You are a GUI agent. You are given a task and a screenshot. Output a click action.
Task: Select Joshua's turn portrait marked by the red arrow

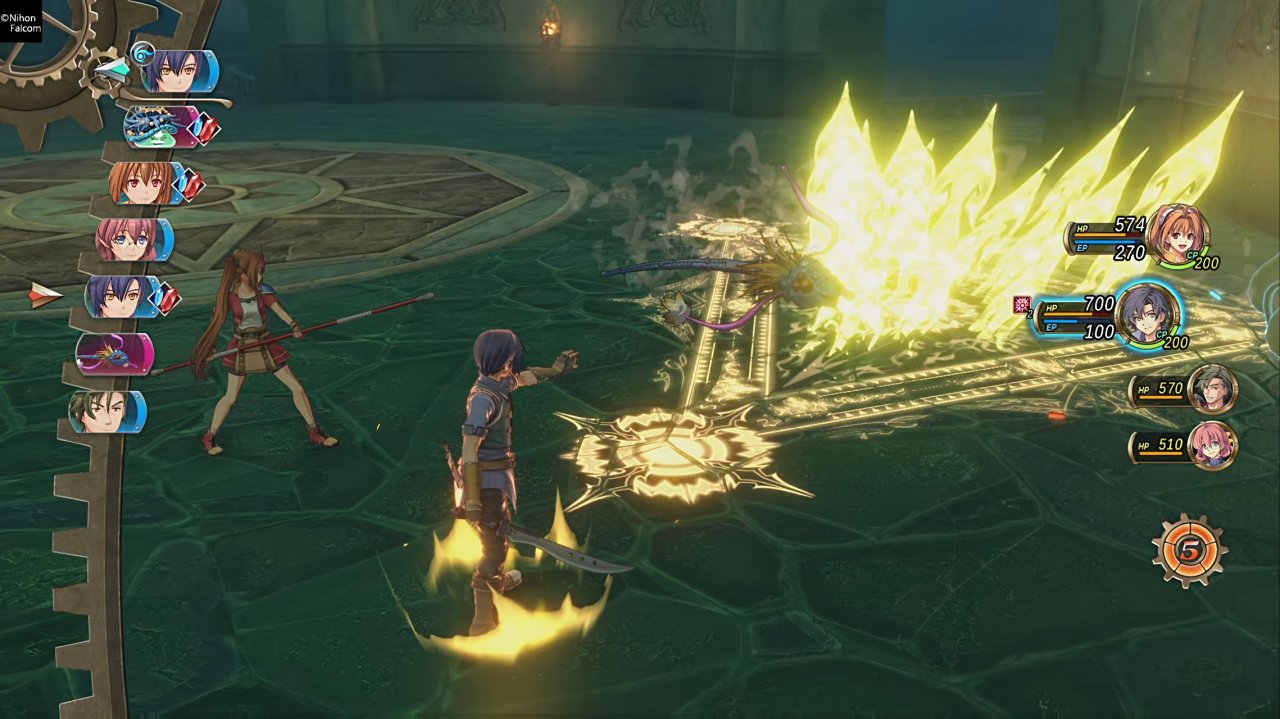[122, 297]
